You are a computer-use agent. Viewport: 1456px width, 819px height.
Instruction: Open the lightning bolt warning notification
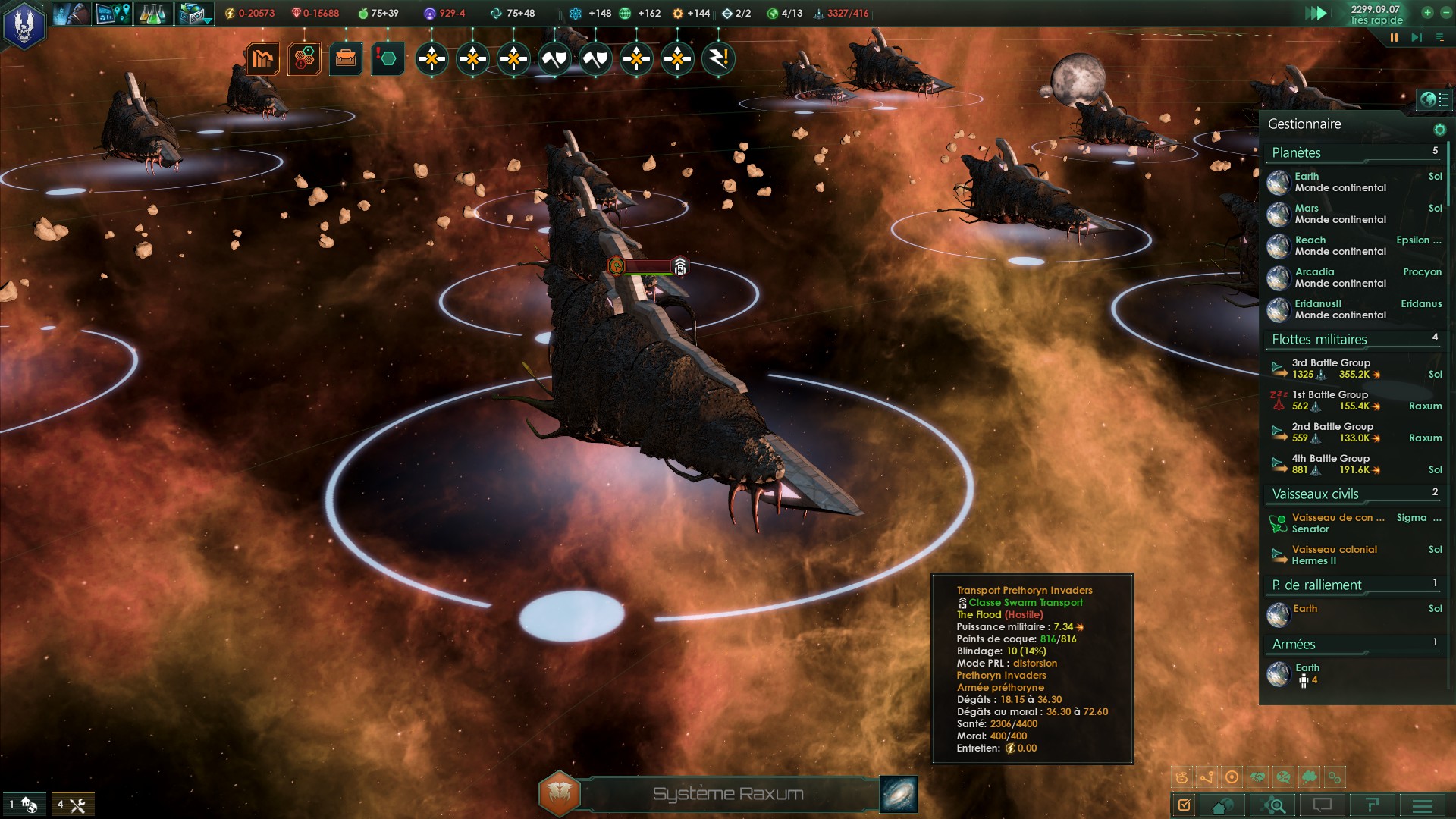(x=718, y=58)
